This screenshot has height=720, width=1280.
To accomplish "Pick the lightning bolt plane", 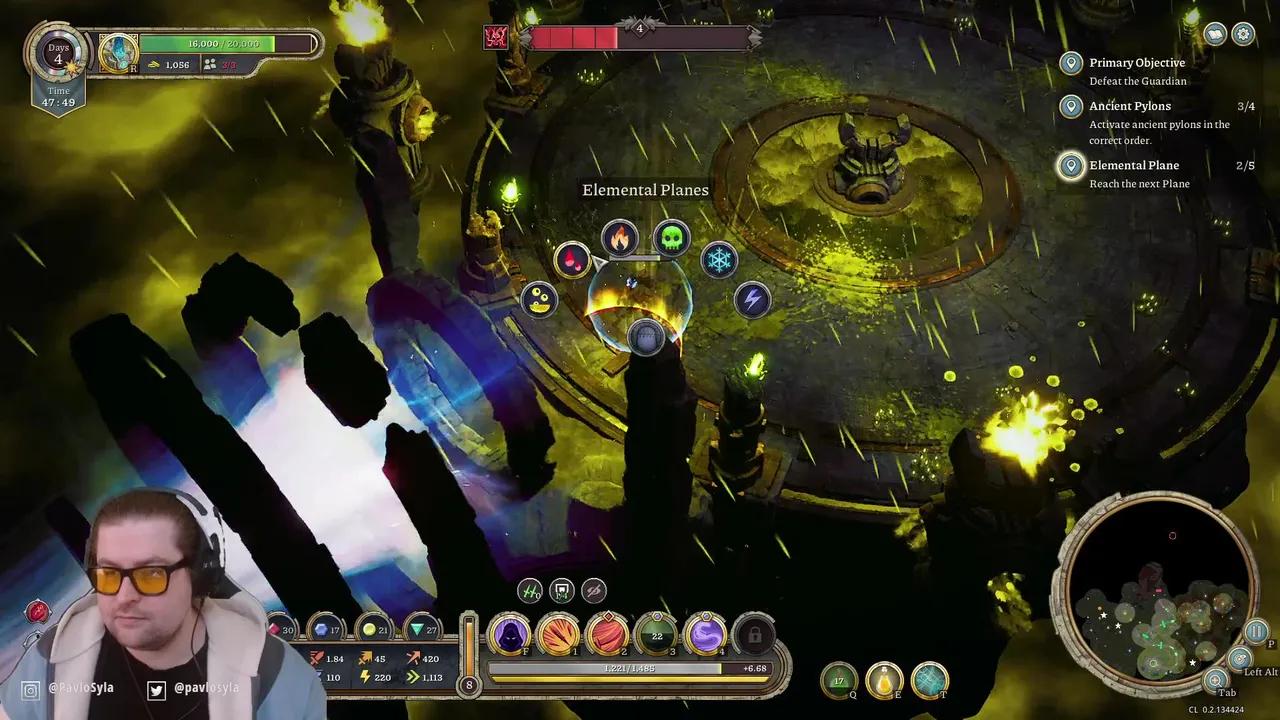I will pyautogui.click(x=752, y=299).
